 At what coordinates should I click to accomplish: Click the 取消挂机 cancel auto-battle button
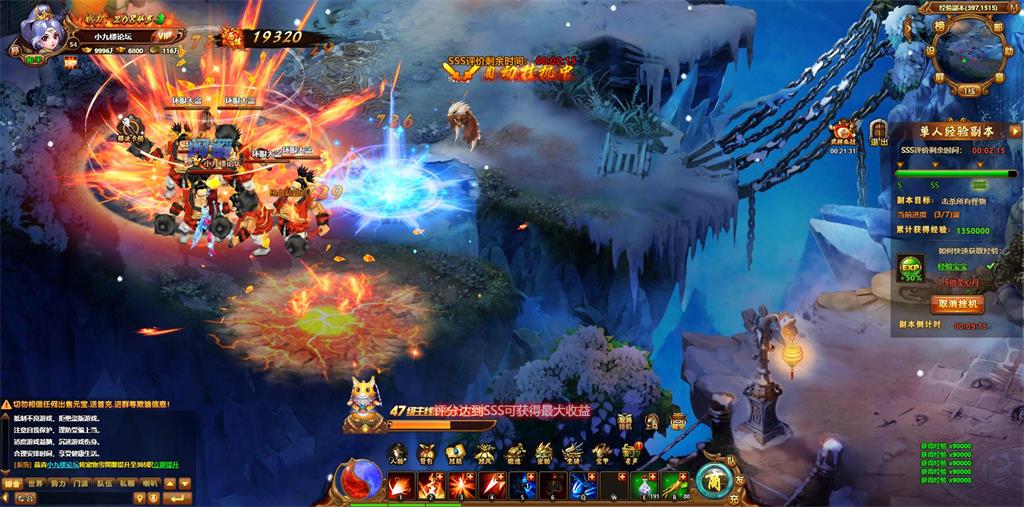click(x=958, y=303)
